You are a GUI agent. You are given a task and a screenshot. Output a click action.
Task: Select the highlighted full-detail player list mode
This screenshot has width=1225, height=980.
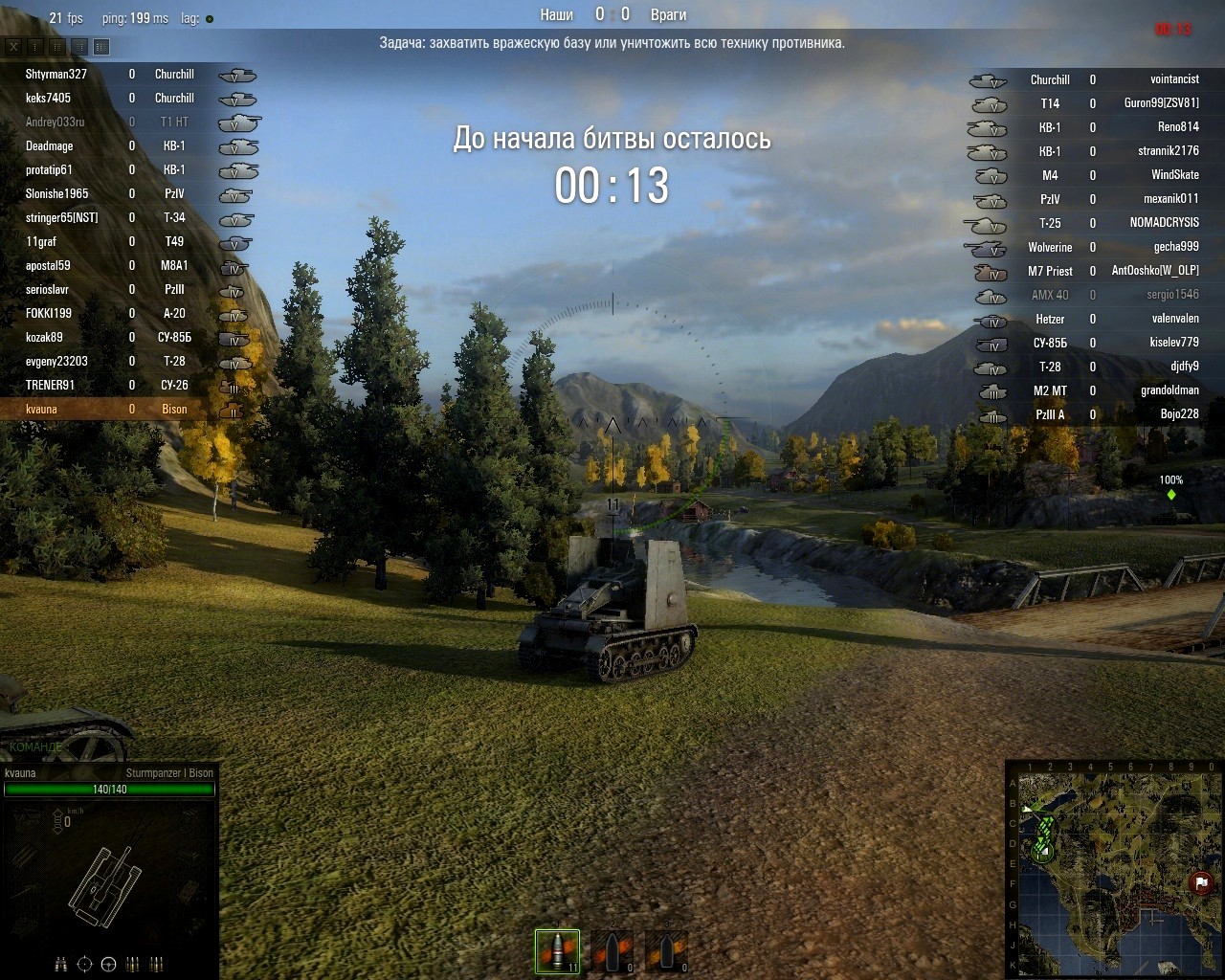tap(101, 46)
